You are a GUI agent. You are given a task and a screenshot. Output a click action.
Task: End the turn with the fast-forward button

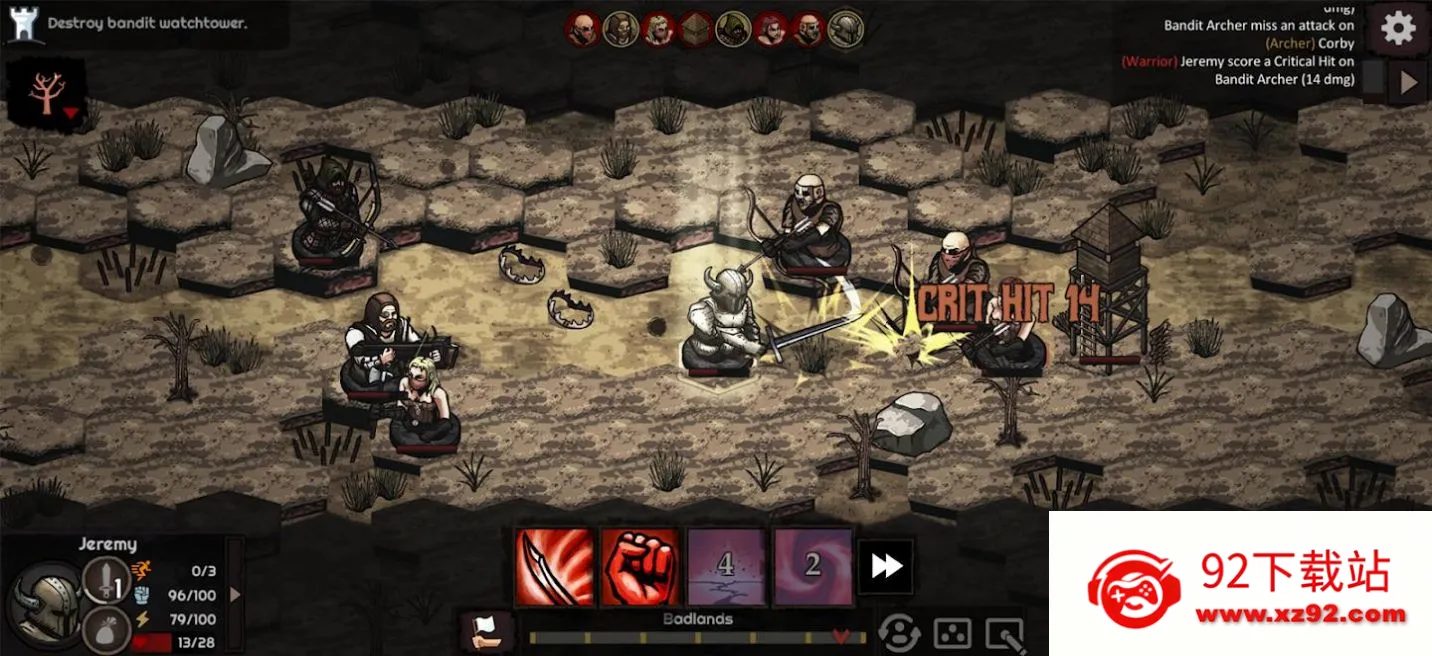pyautogui.click(x=886, y=567)
